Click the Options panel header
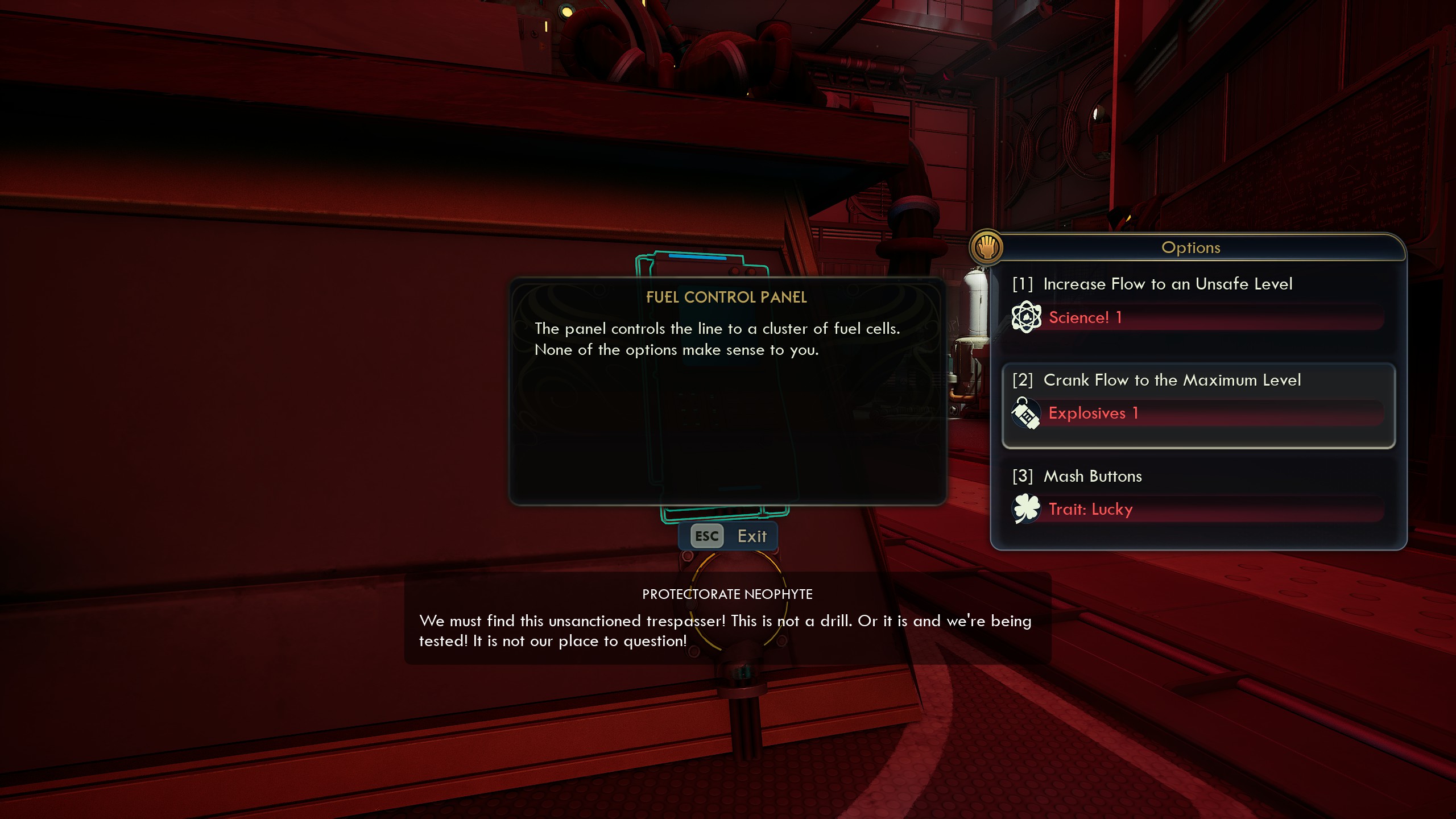The width and height of the screenshot is (1456, 819). click(x=1190, y=247)
